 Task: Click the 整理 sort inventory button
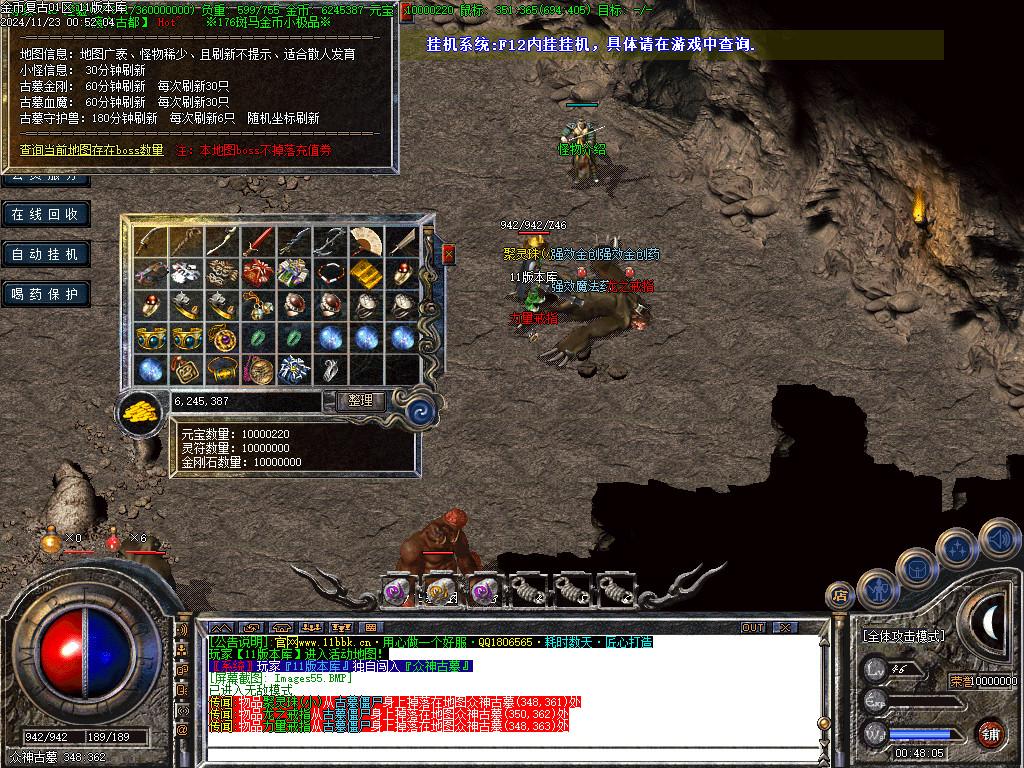[359, 401]
